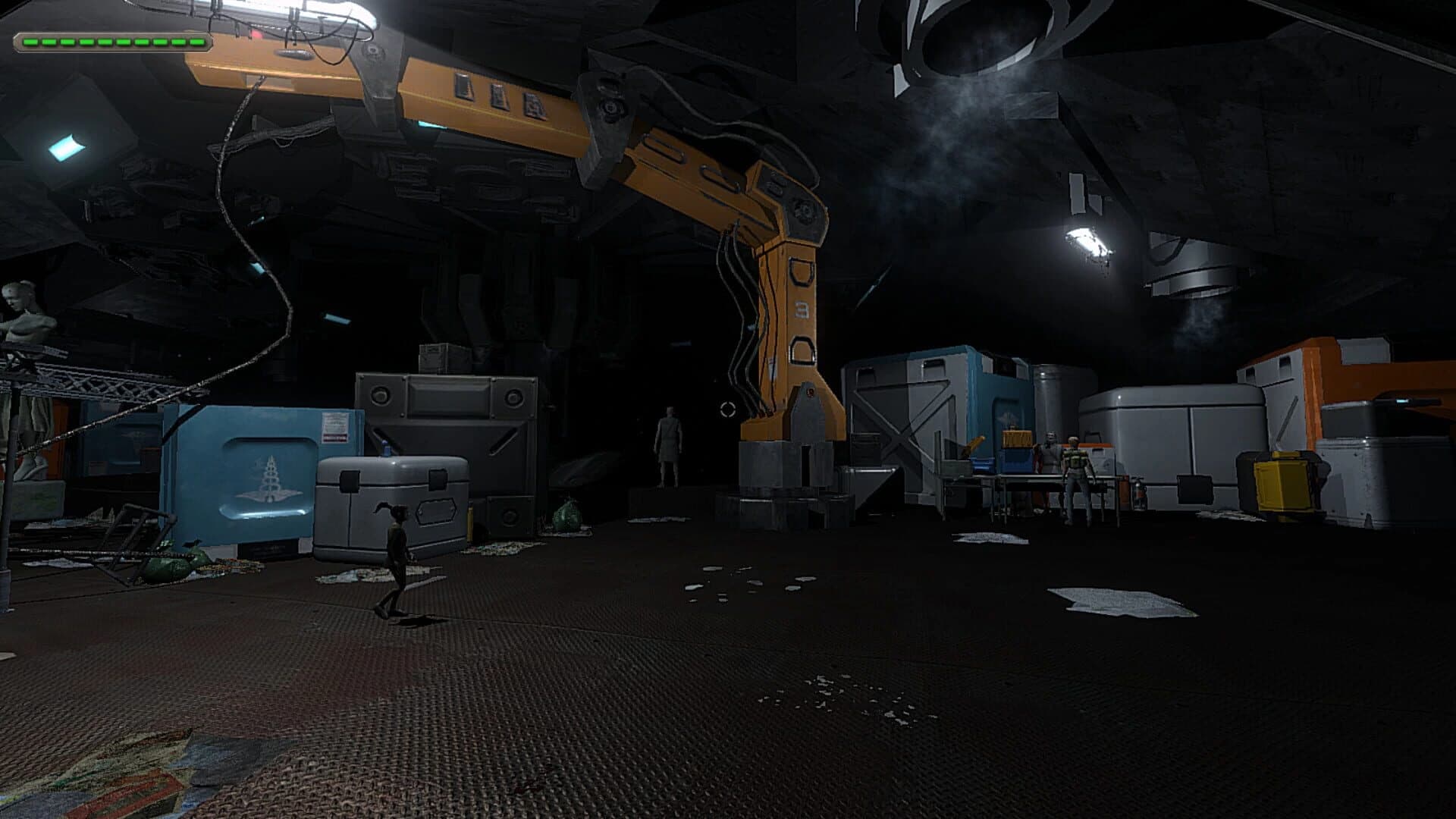This screenshot has width=1456, height=819.
Task: Click the yellow hazard container near the orange crate
Action: click(x=1282, y=483)
